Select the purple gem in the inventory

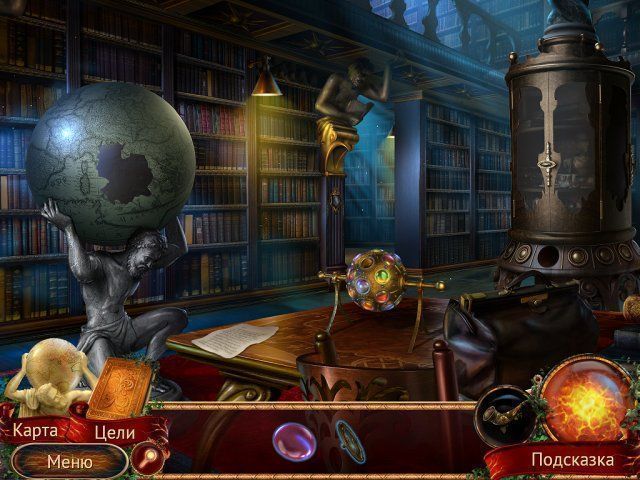tap(291, 439)
